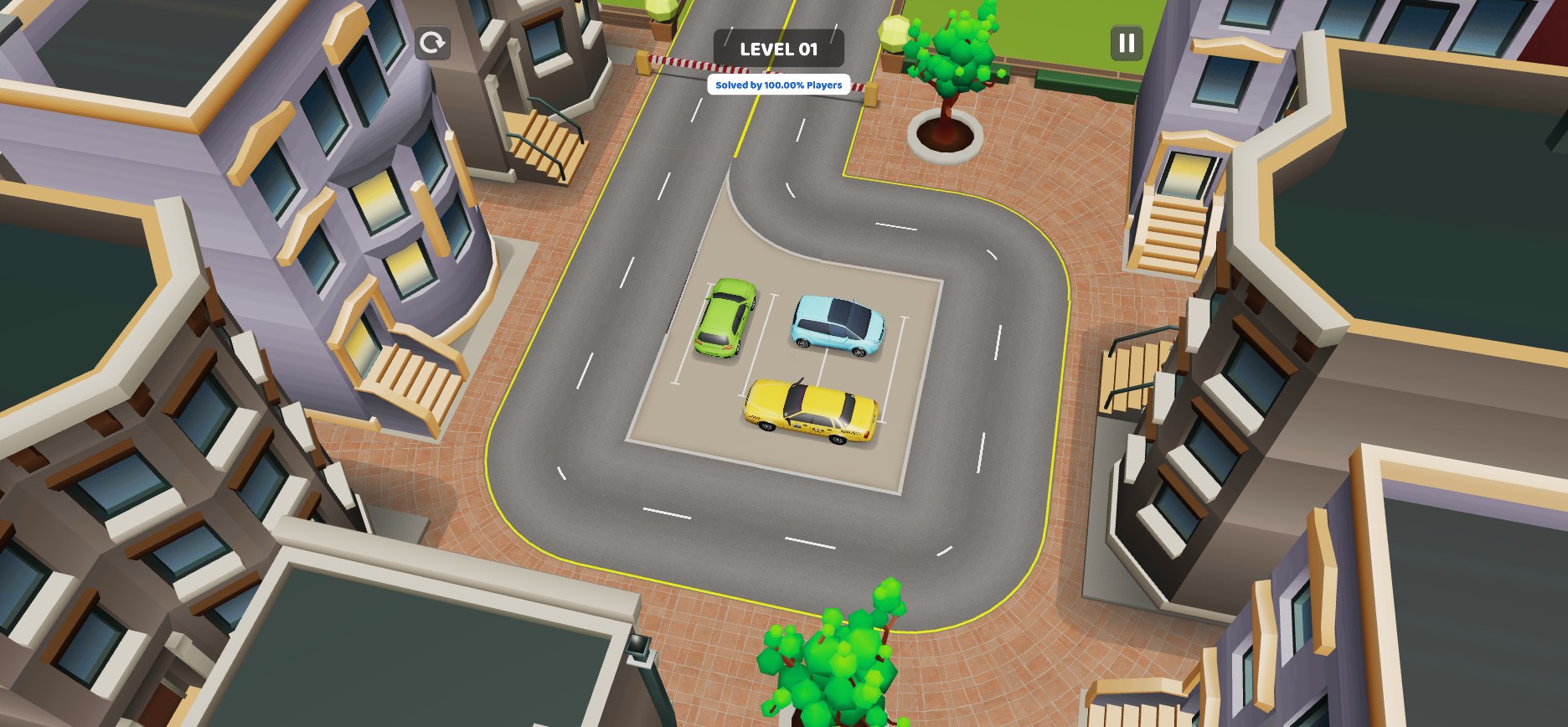Click the blue car
Image resolution: width=1568 pixels, height=727 pixels.
838,324
